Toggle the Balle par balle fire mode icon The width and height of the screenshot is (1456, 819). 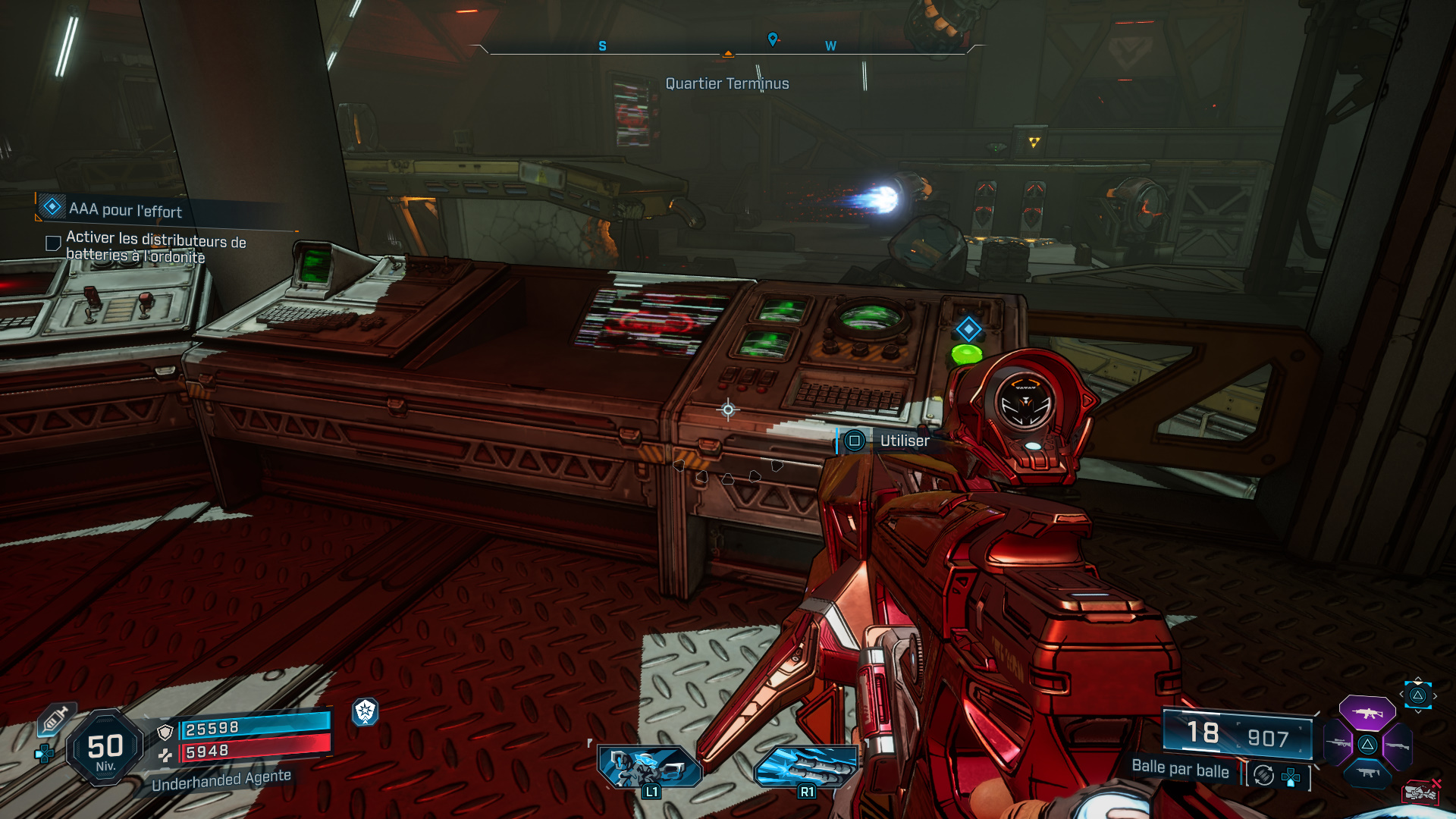tap(1263, 775)
